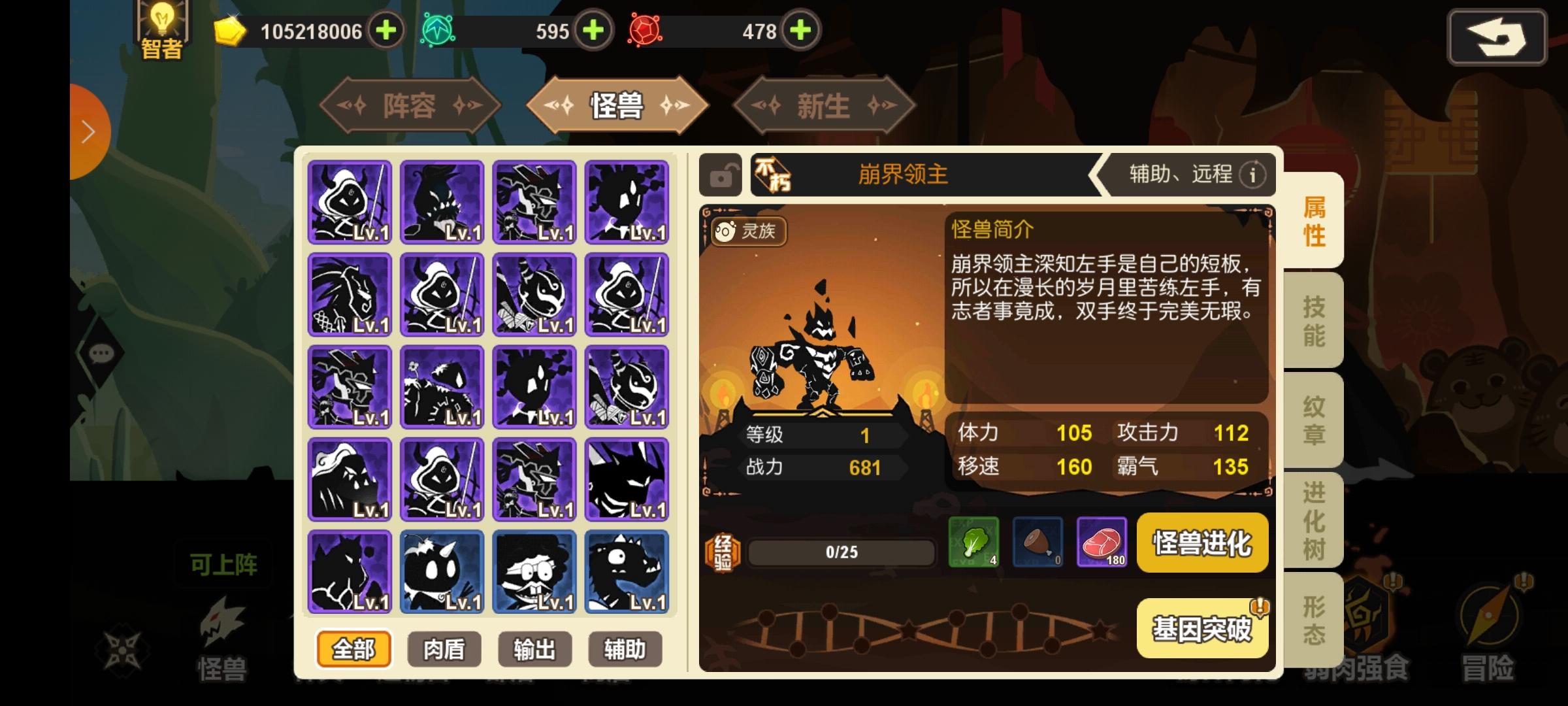Select the steak food item showing 180
Viewport: 1568px width, 706px height.
point(1103,543)
